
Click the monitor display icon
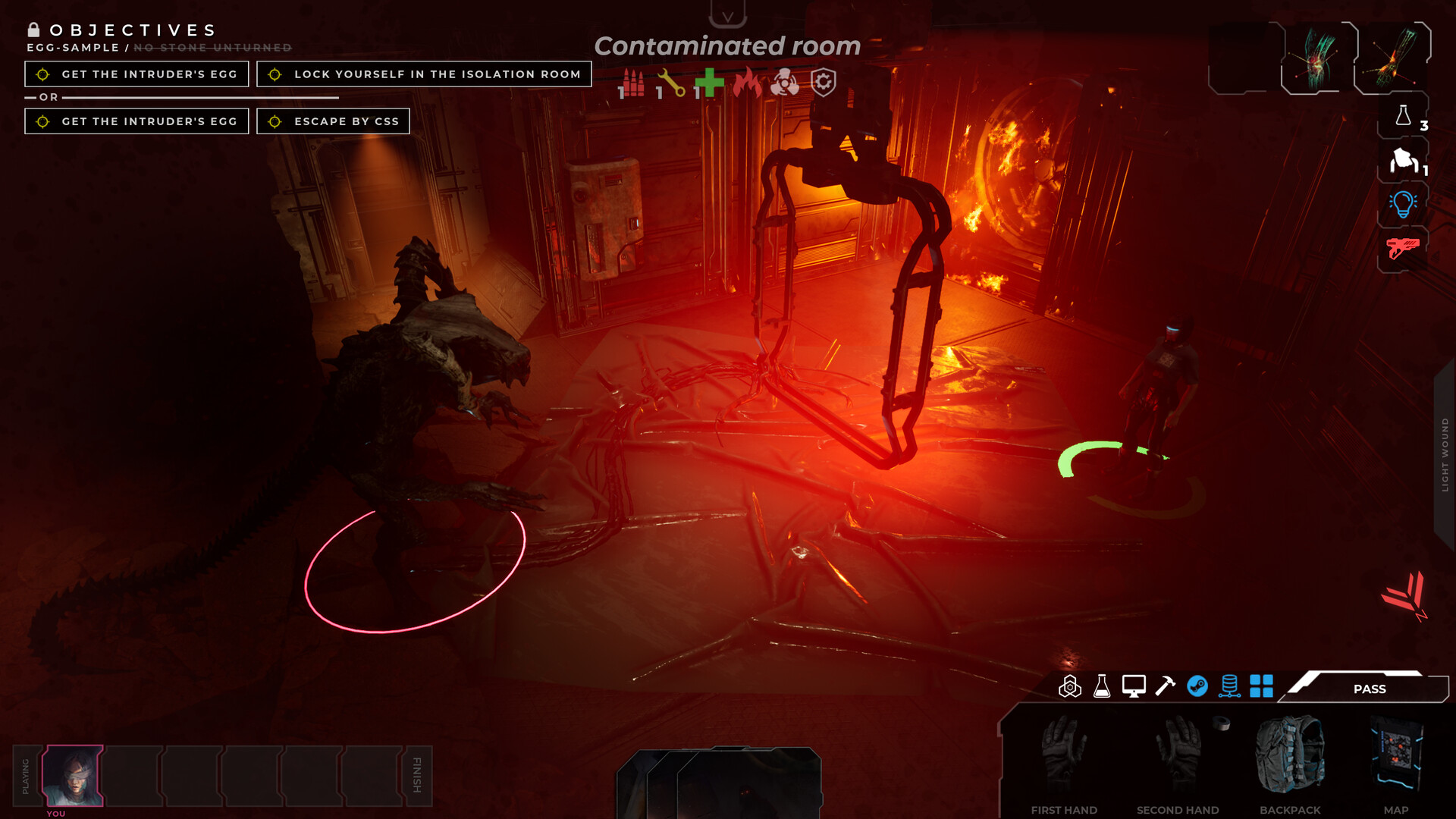[x=1133, y=688]
